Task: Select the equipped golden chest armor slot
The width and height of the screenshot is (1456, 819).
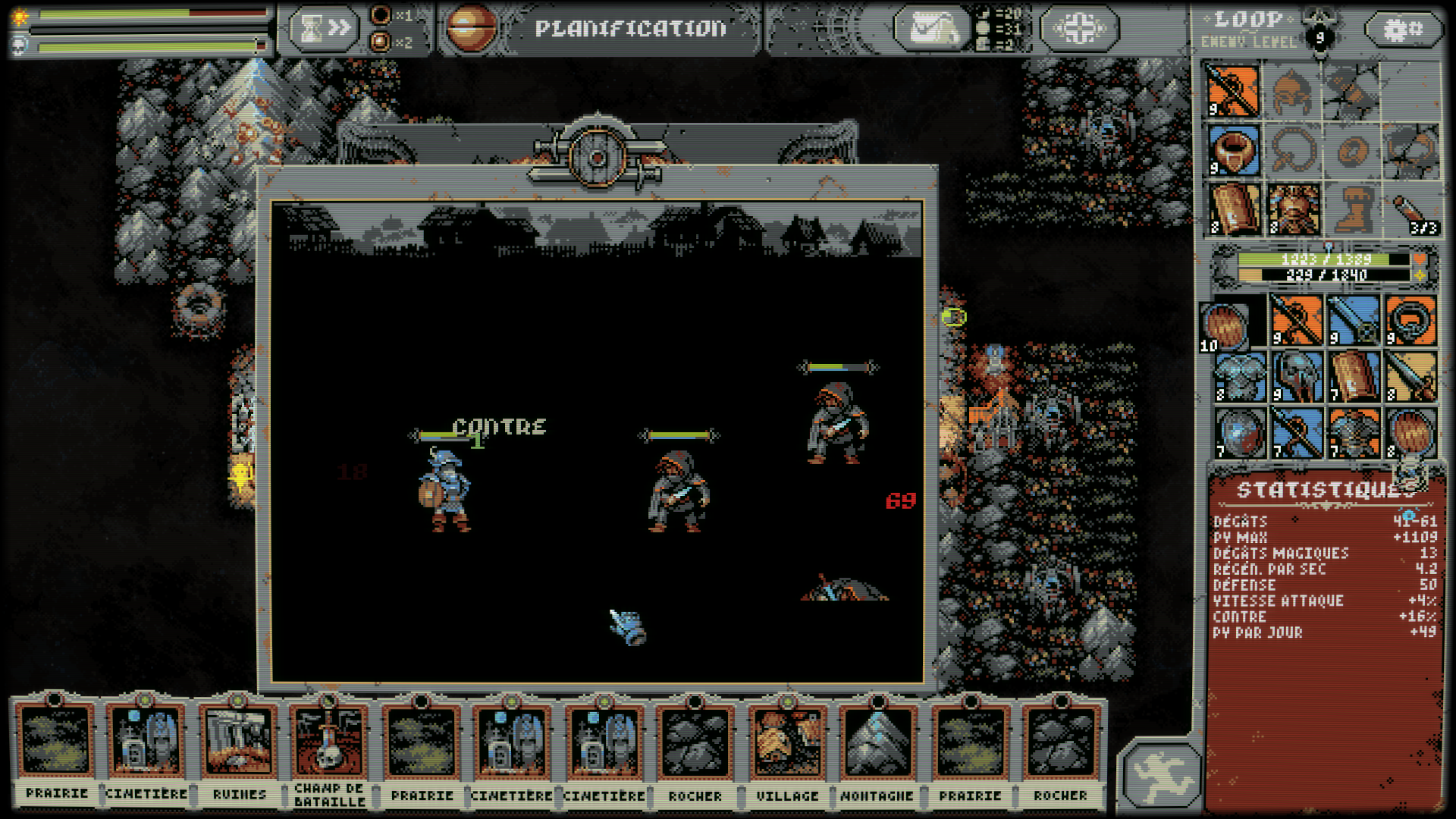Action: pos(1294,209)
